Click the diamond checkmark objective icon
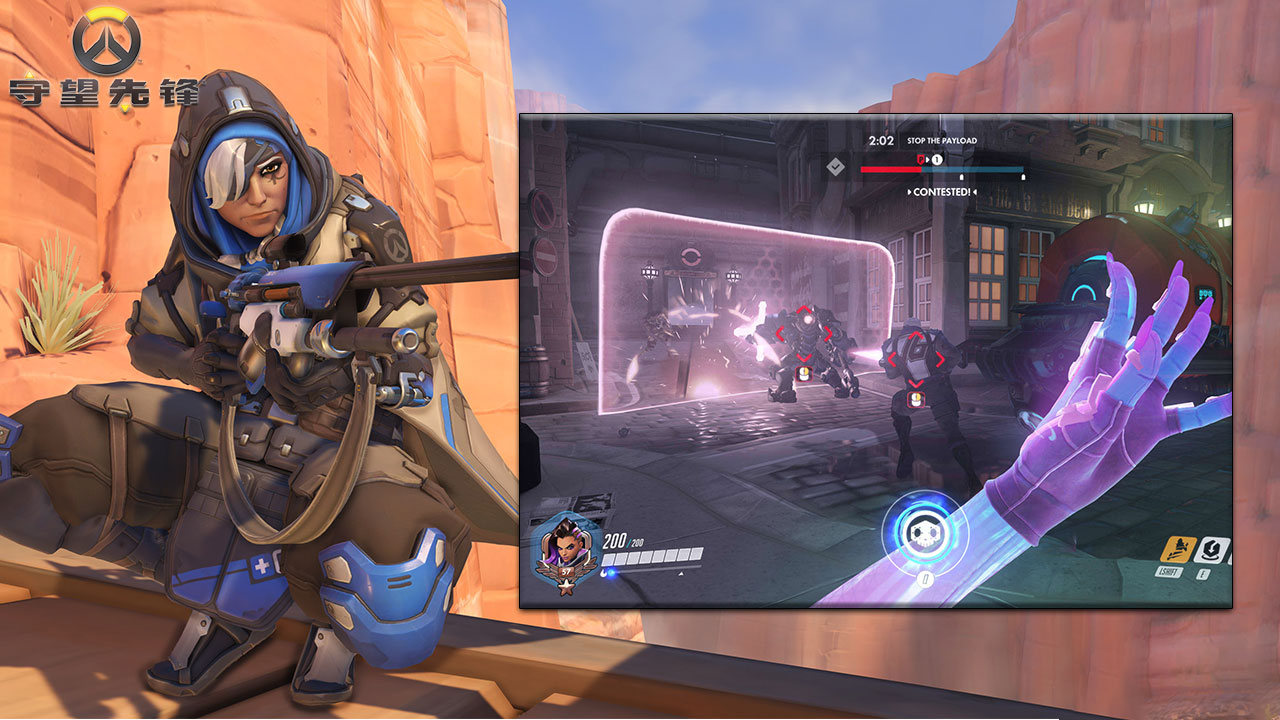1280x720 pixels. pos(837,167)
